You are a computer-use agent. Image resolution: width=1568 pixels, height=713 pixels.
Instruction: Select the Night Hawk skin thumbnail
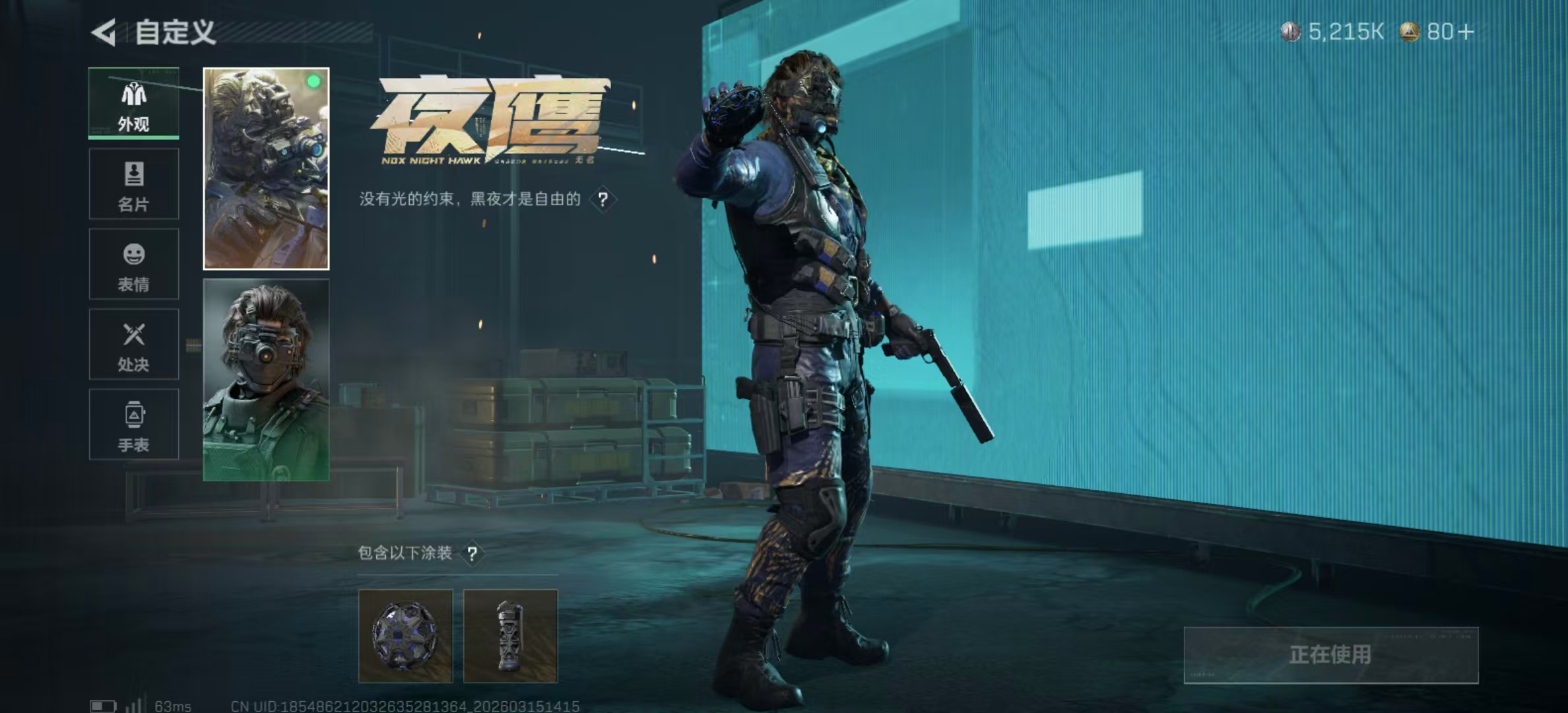click(266, 169)
